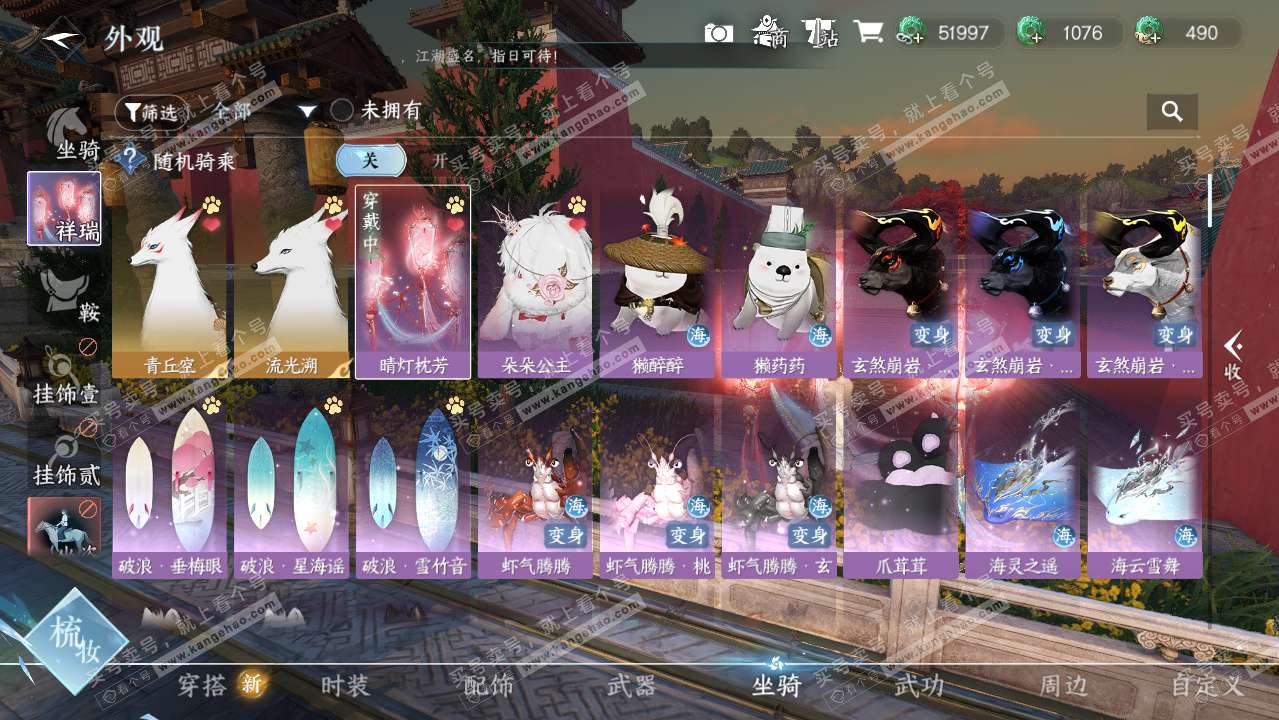Switch to the 武器 bottom tab
The width and height of the screenshot is (1279, 720).
(x=632, y=686)
